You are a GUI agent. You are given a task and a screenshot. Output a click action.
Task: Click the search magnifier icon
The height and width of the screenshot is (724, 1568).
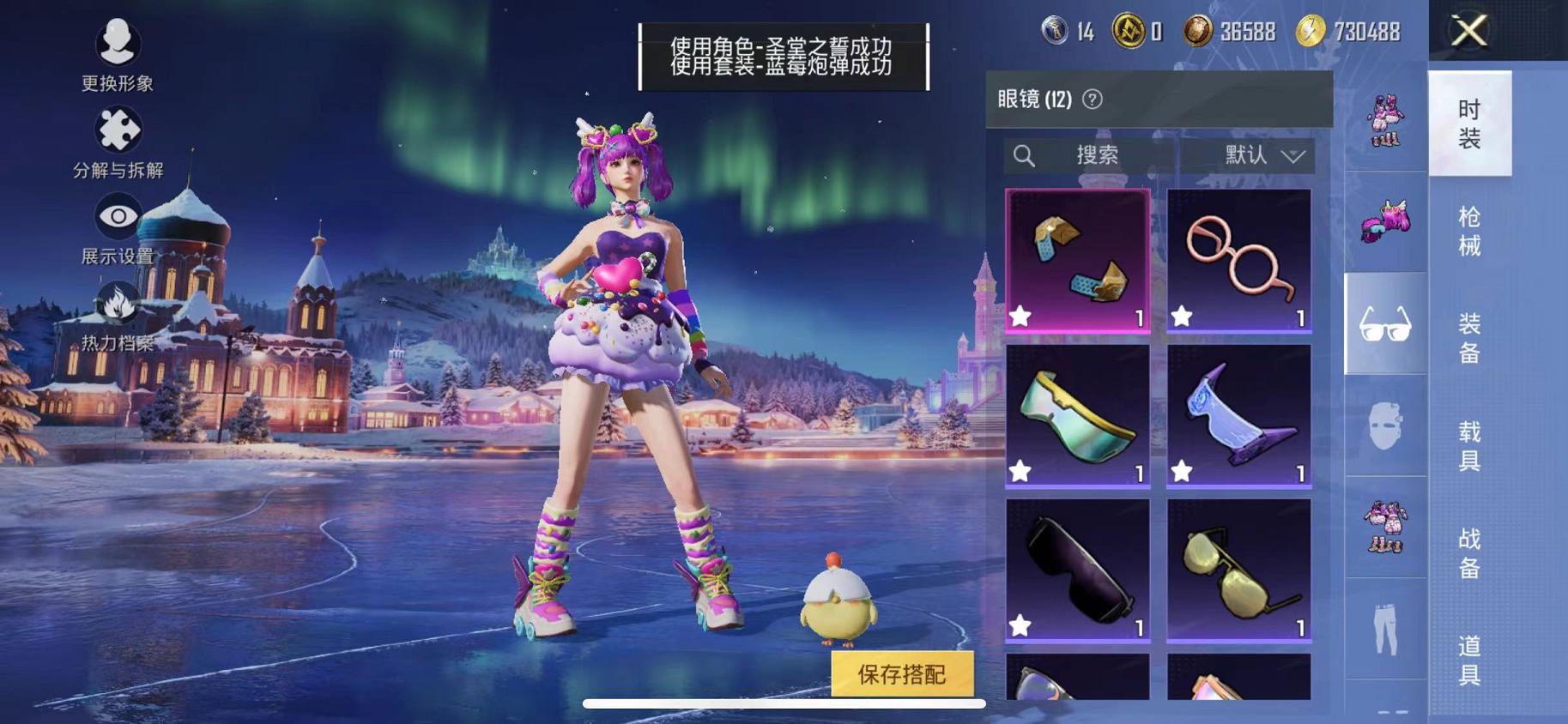tap(1022, 155)
